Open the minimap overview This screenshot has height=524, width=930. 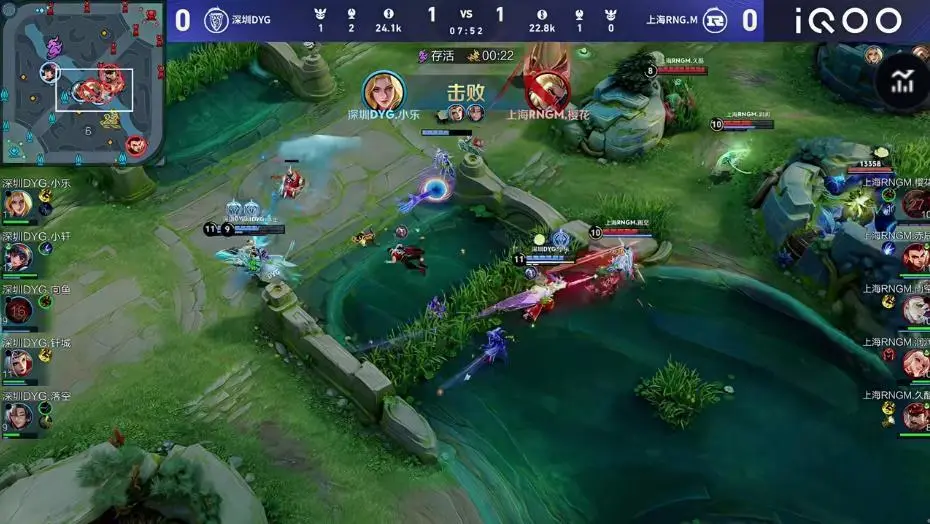(x=82, y=82)
